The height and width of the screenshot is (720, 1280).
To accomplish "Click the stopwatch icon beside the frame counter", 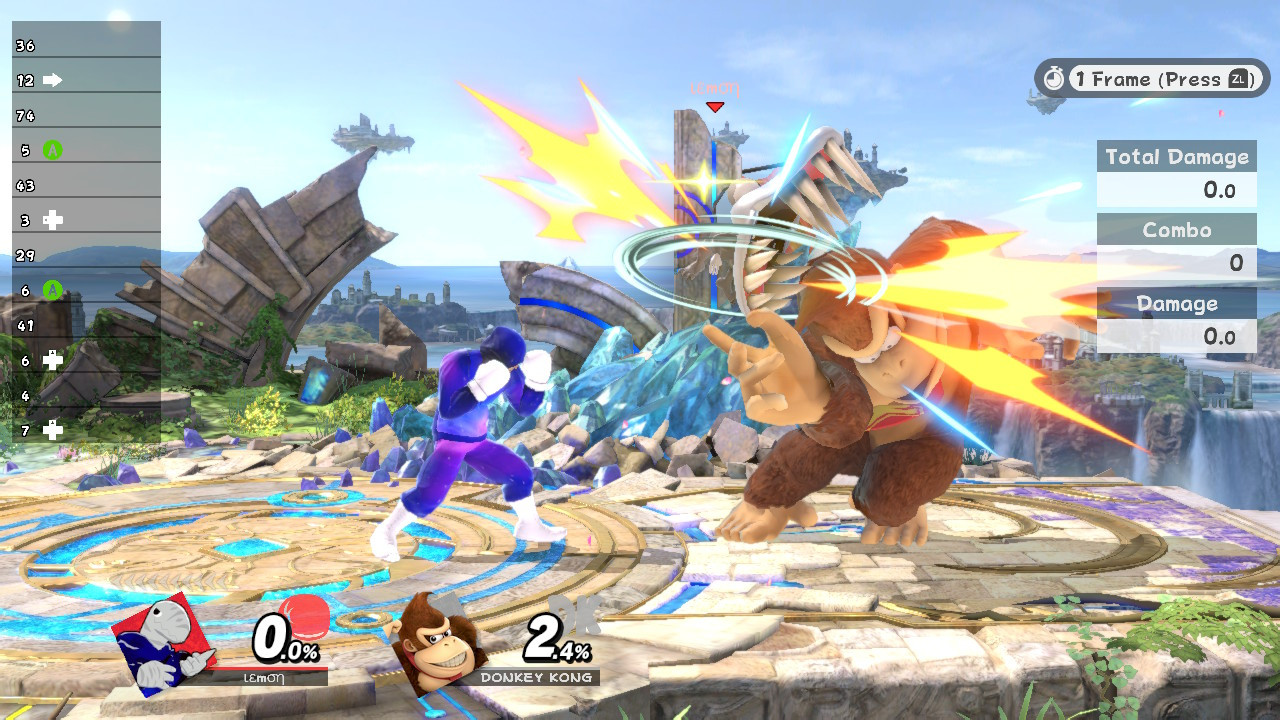I will 1053,78.
